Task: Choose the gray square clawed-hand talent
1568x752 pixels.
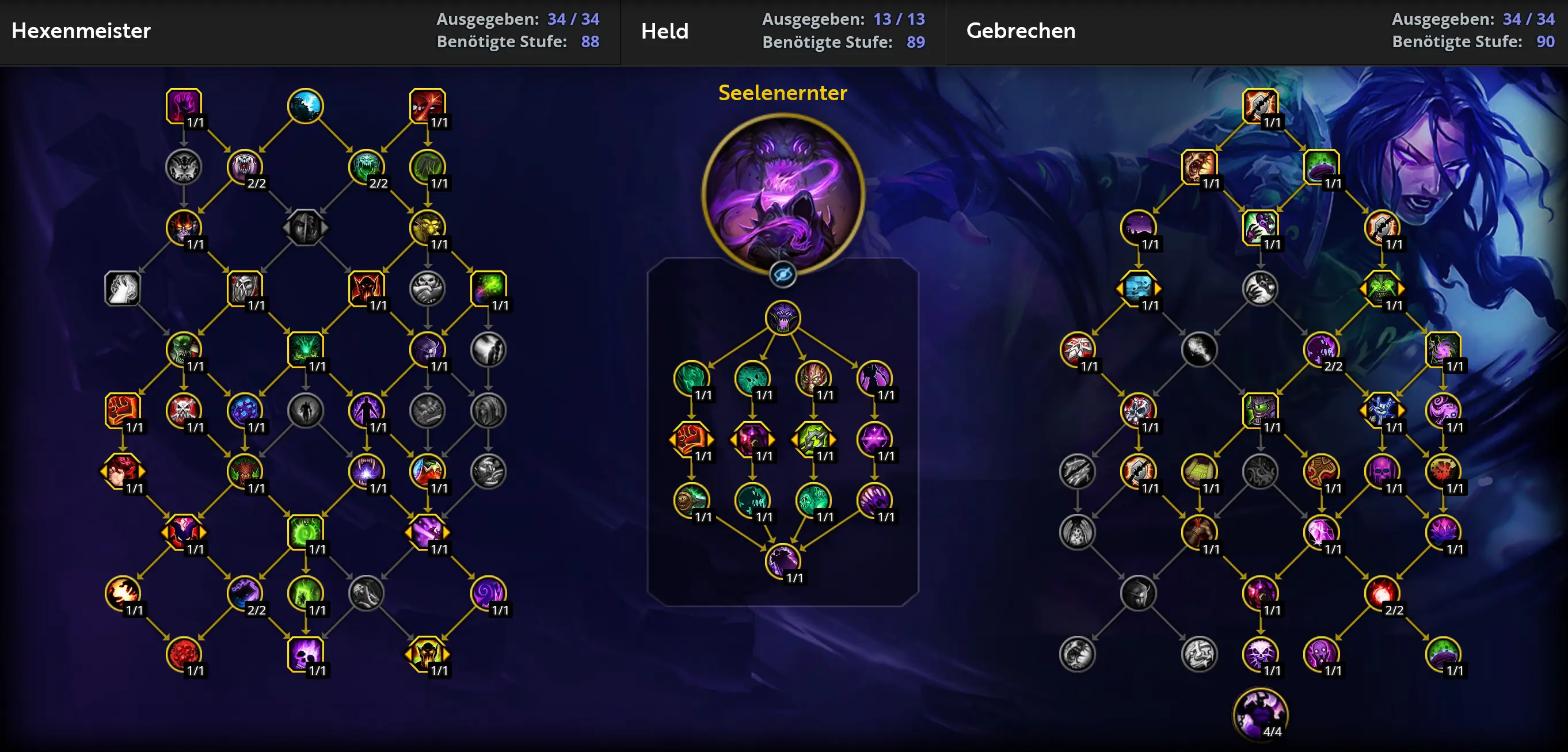Action: (123, 288)
